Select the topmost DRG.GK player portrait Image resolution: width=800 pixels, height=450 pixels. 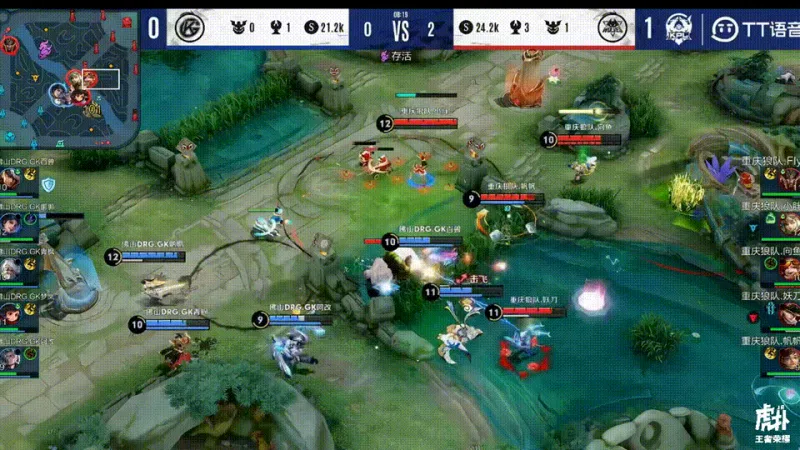click(10, 180)
